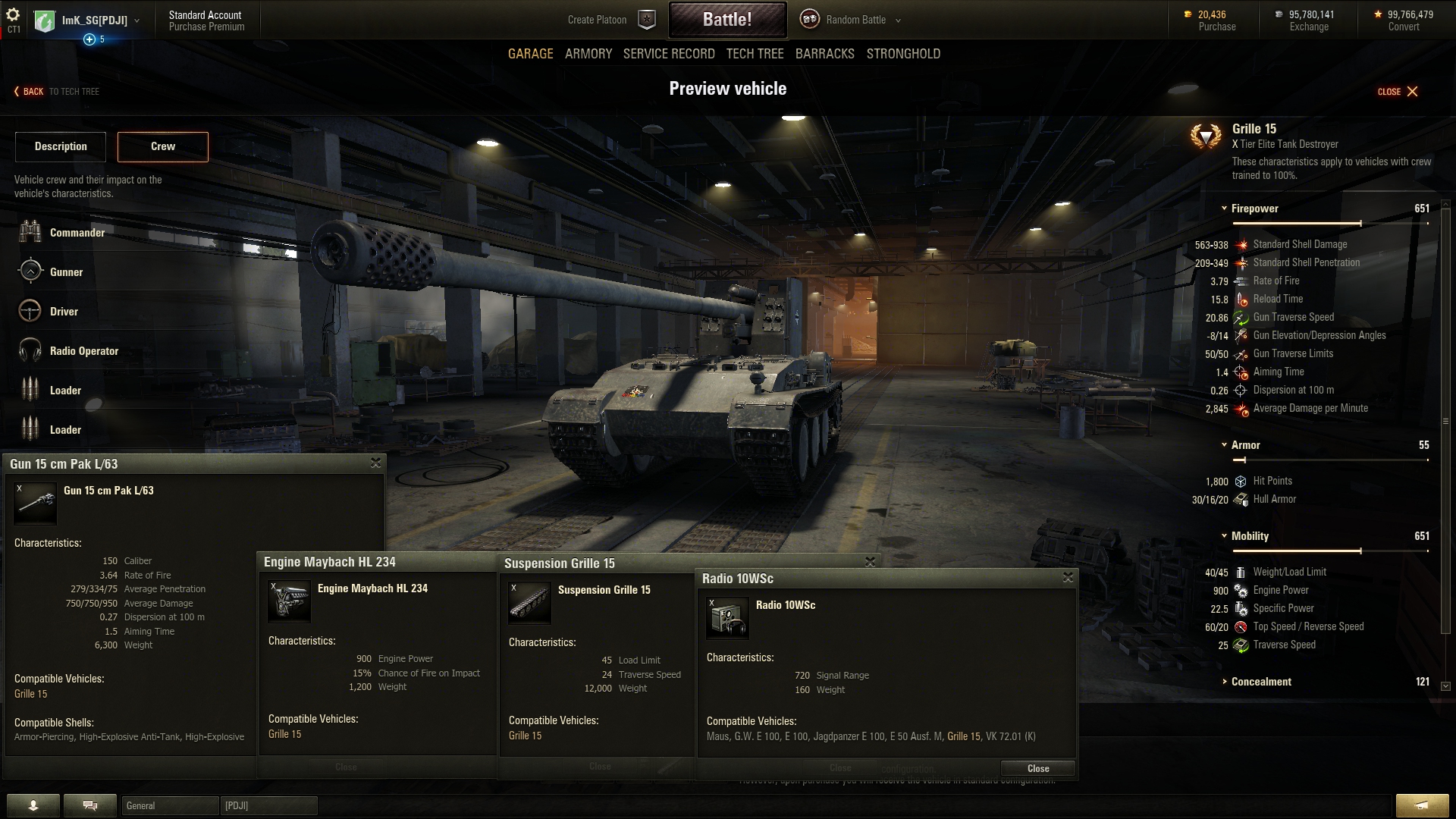
Task: Return to the Garage
Action: tap(530, 54)
